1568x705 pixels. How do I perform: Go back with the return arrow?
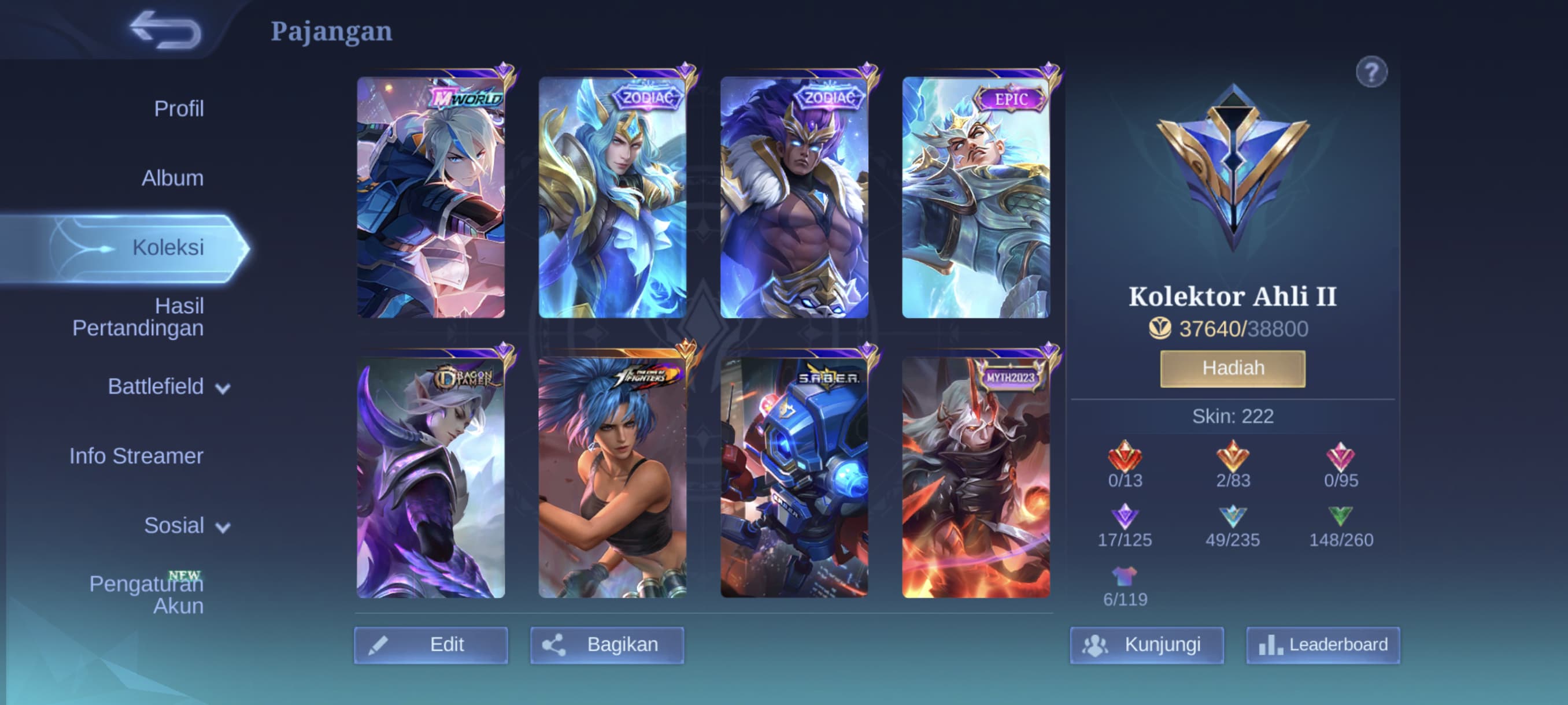[165, 31]
